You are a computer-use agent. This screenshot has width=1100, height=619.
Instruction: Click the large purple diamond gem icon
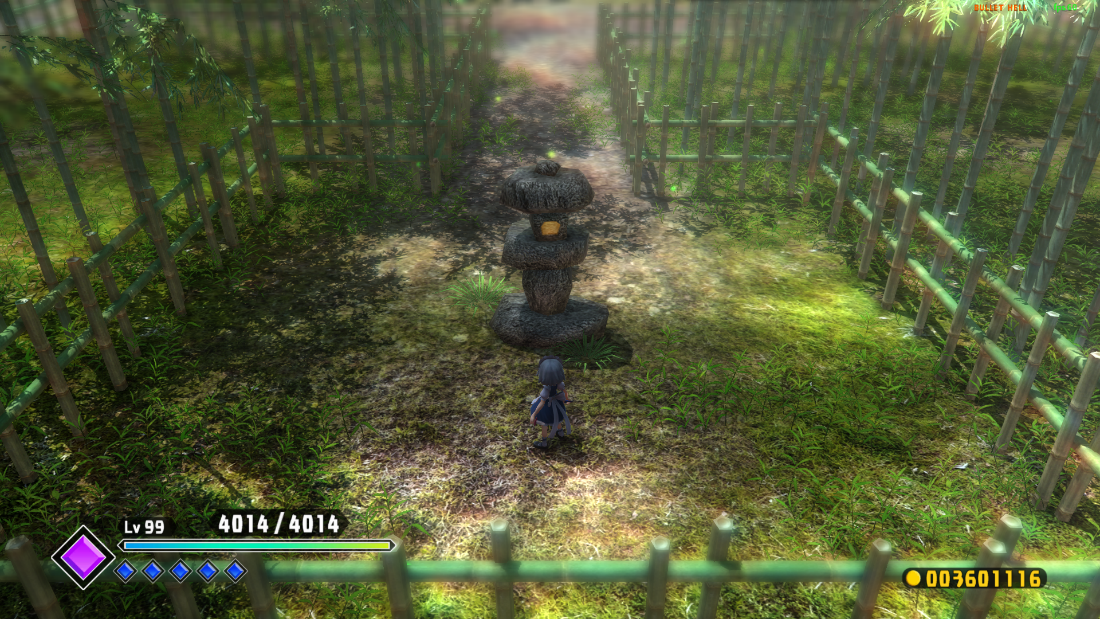tap(83, 557)
